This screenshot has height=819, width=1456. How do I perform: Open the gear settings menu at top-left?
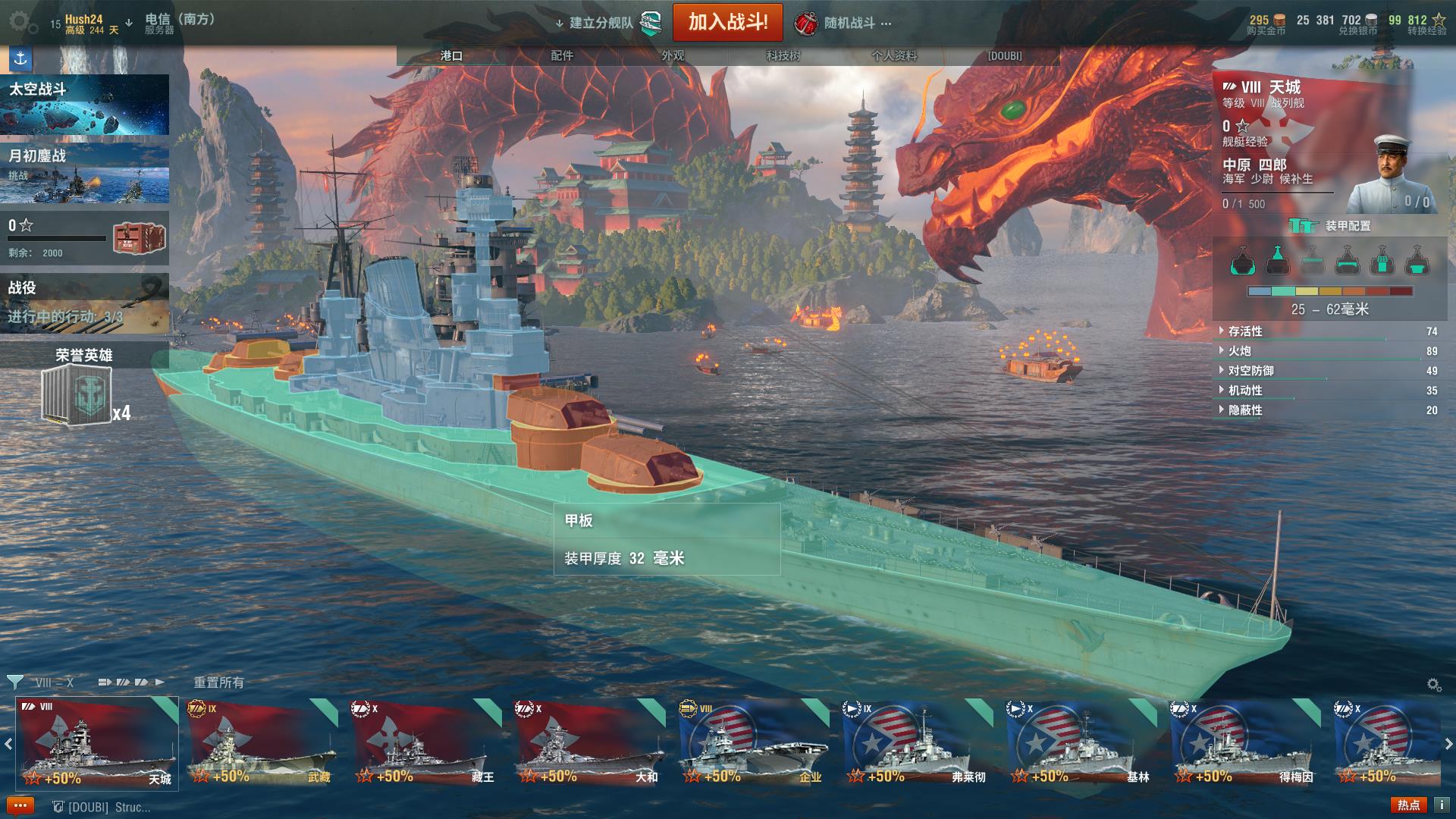(x=22, y=23)
